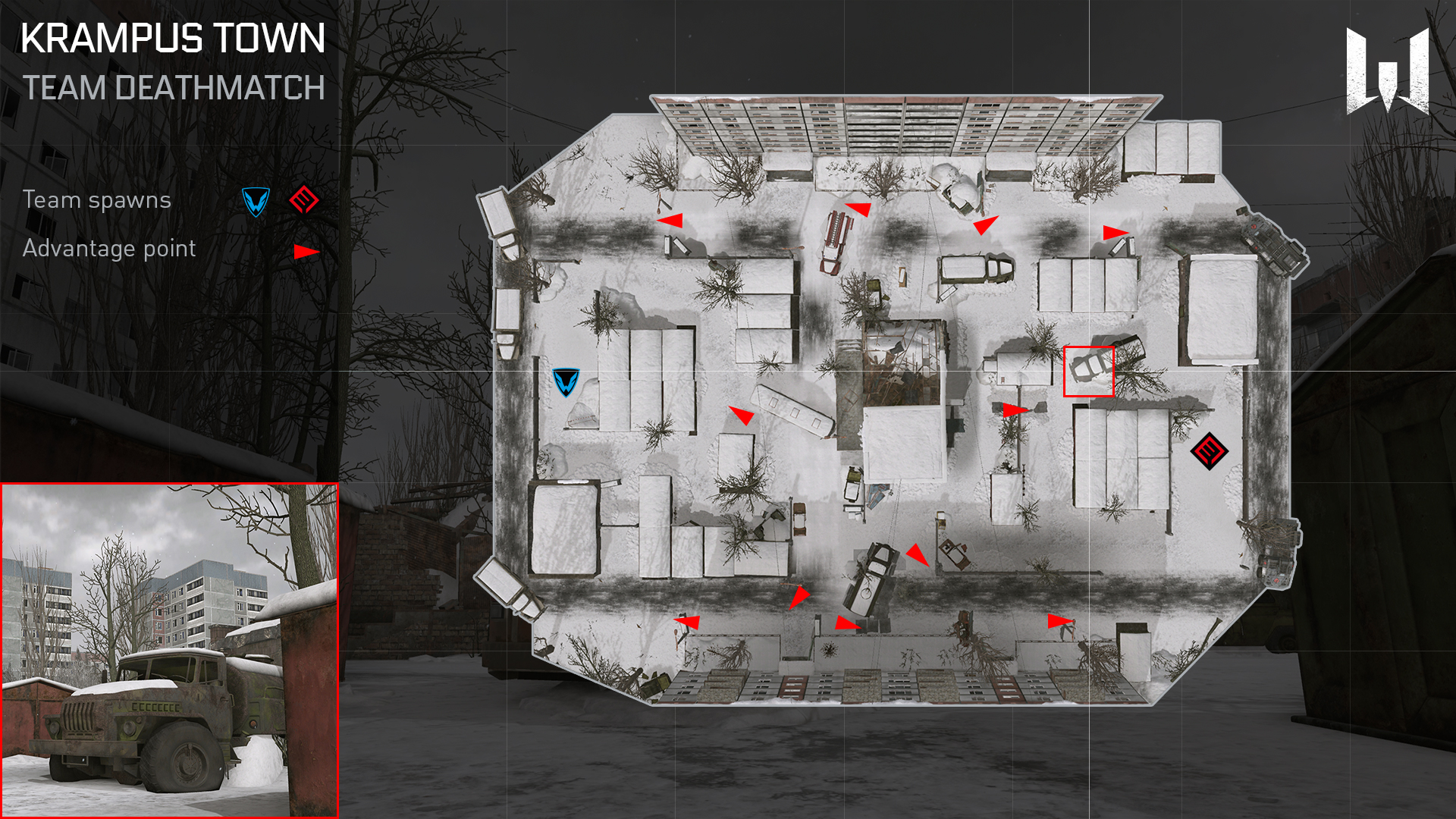The width and height of the screenshot is (1456, 819).
Task: Choose the Advantage point legend arrow
Action: [306, 252]
